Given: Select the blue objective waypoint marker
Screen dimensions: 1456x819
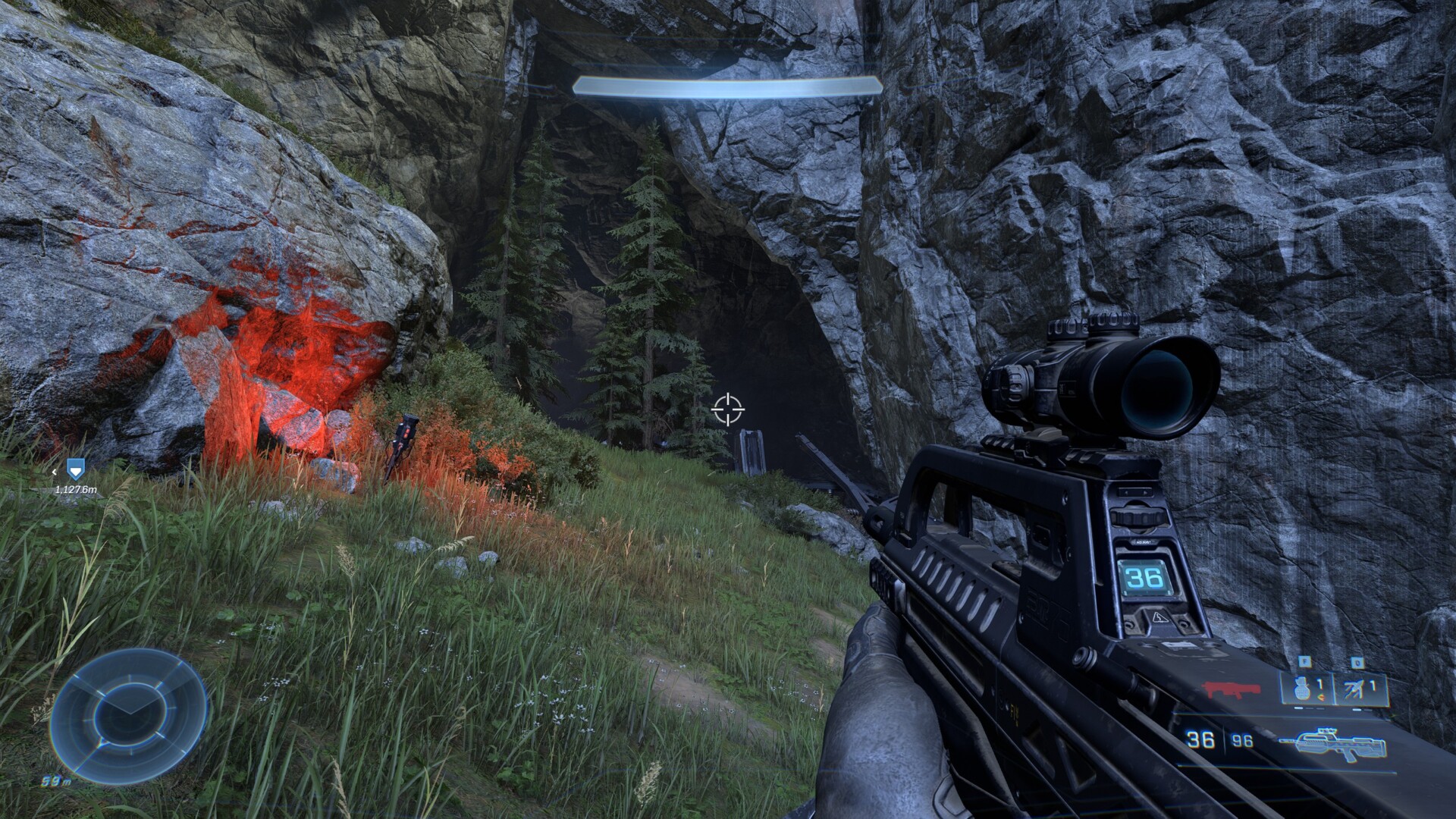Looking at the screenshot, I should [73, 469].
